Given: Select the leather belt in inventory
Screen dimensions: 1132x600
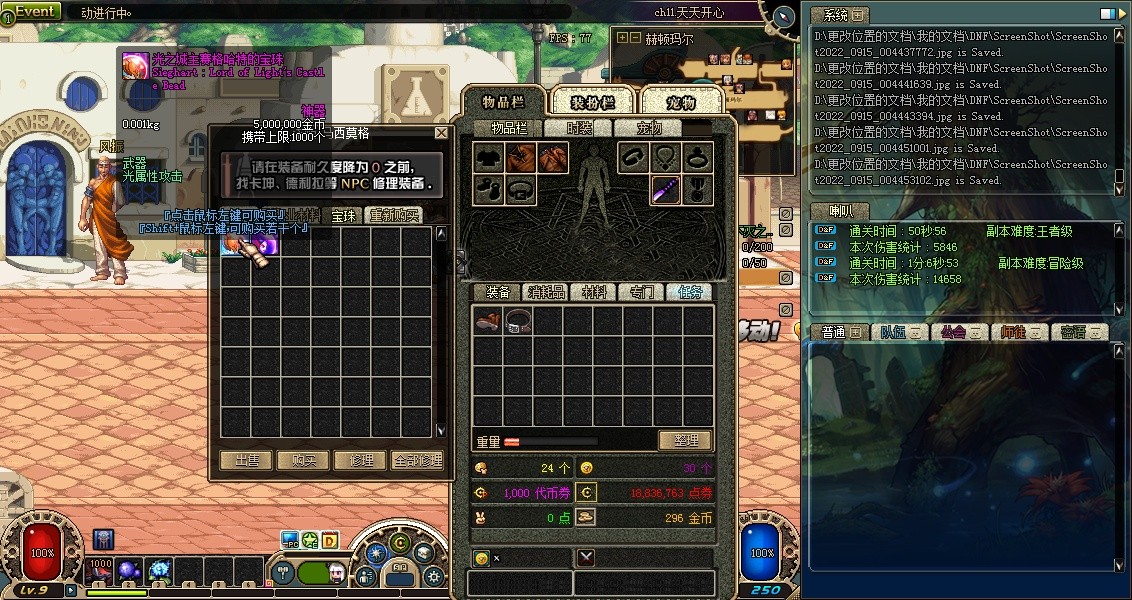Looking at the screenshot, I should [518, 321].
